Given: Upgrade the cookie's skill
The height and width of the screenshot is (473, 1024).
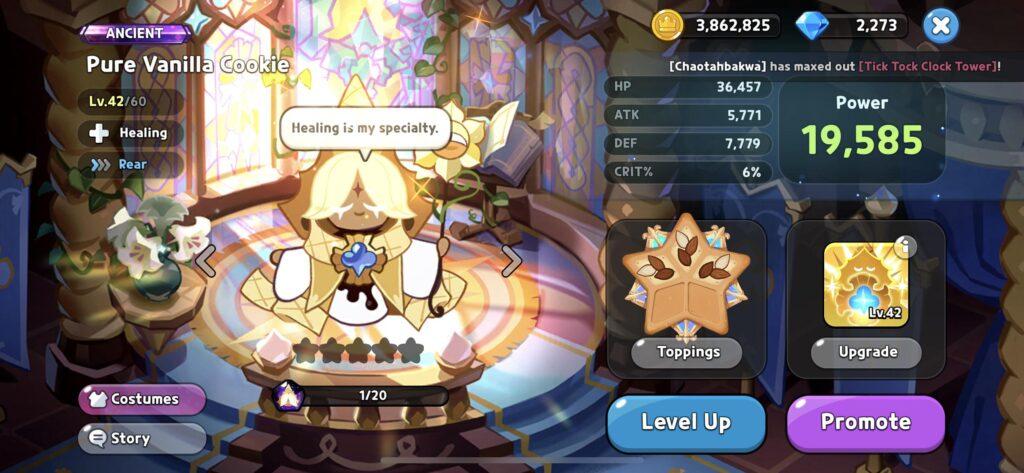Looking at the screenshot, I should pos(866,352).
